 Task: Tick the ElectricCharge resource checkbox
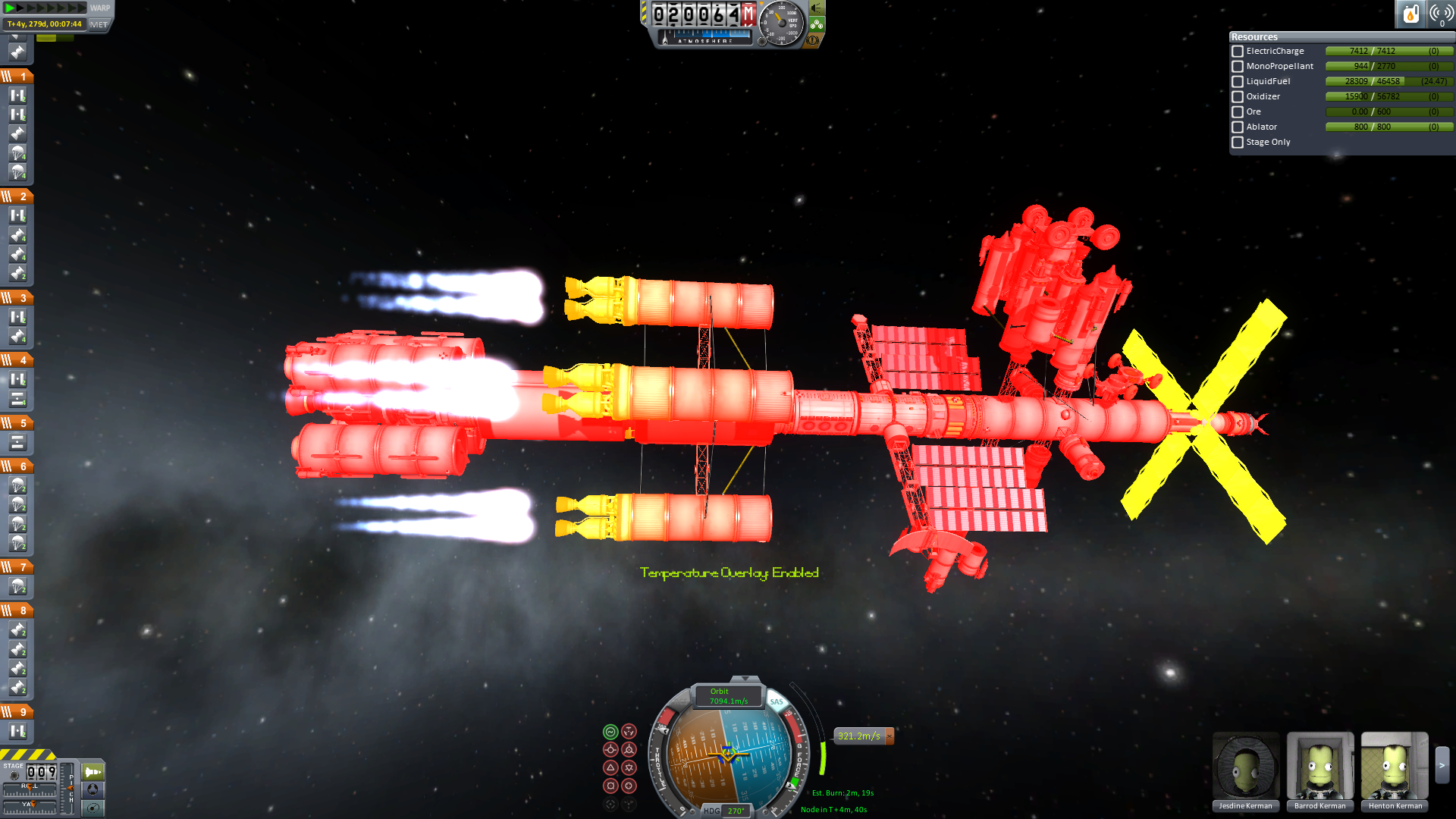pyautogui.click(x=1238, y=52)
